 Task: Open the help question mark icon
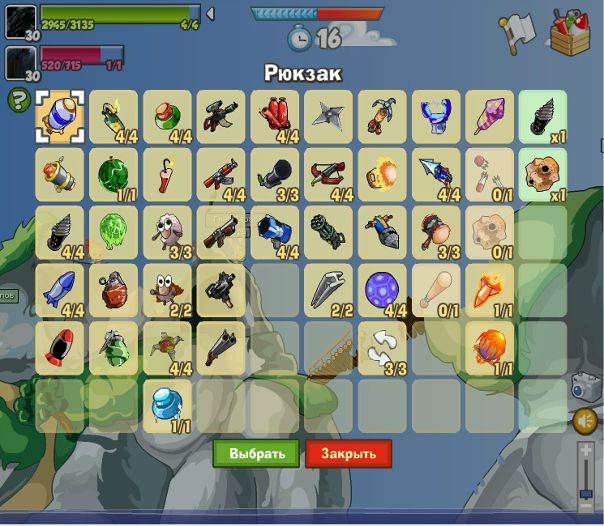(x=17, y=100)
